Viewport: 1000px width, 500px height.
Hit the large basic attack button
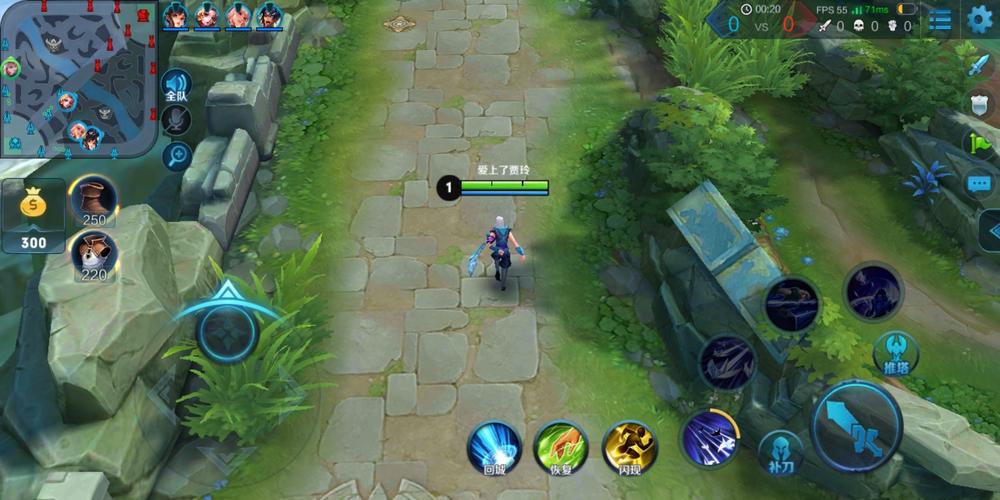tap(856, 427)
